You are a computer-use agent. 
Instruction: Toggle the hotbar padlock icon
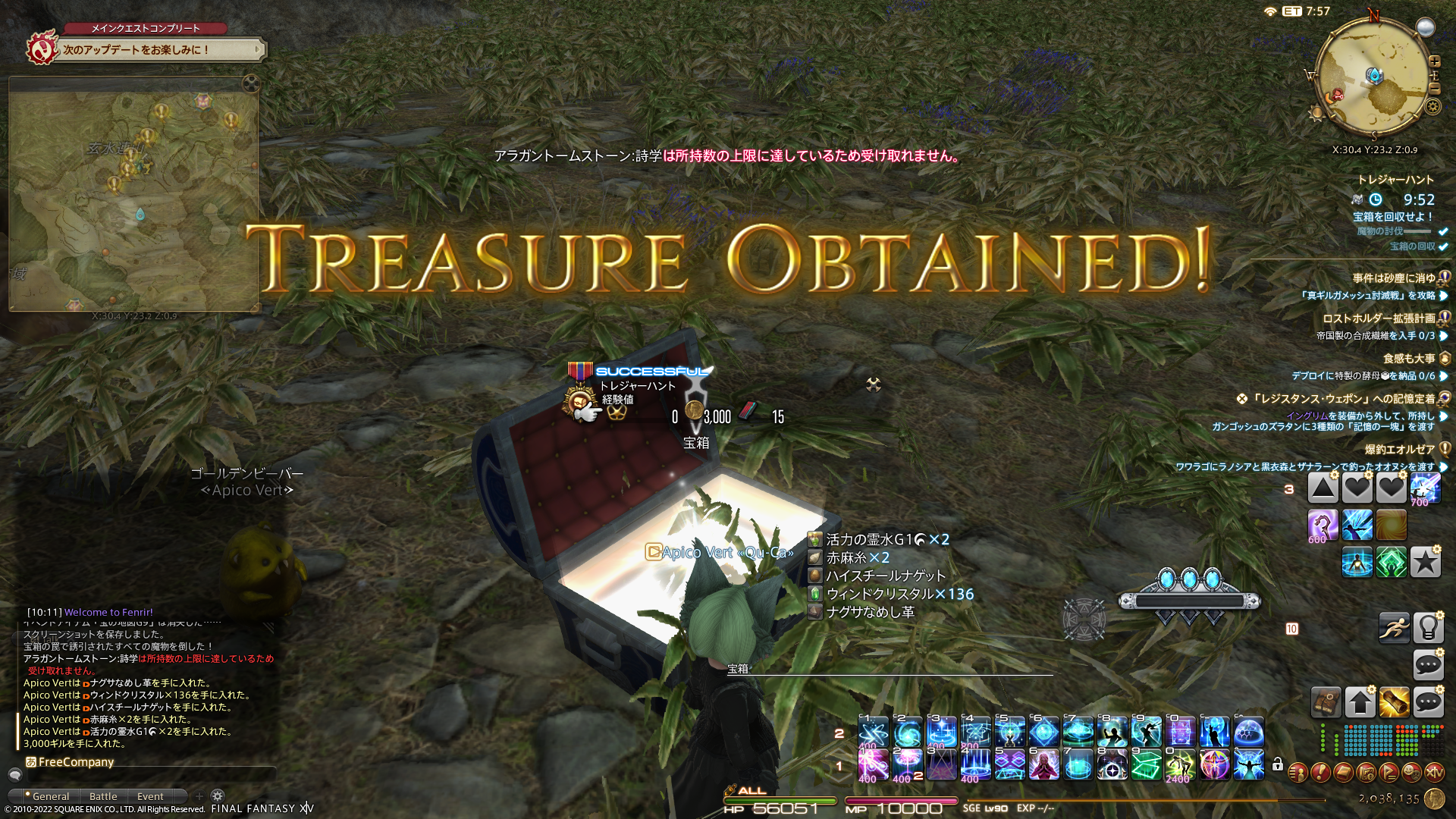pos(1278,764)
